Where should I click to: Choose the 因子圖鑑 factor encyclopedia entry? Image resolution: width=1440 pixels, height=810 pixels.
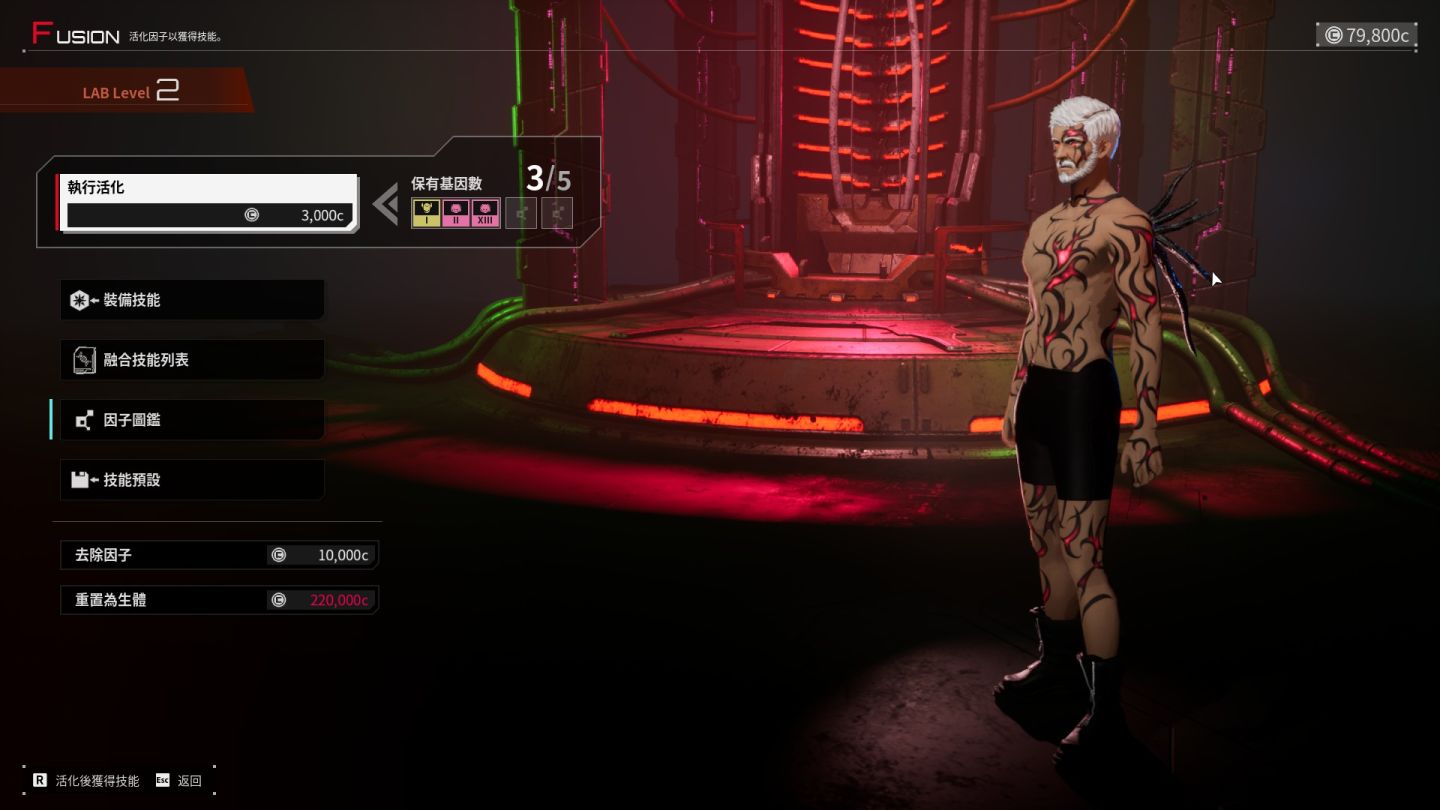(x=192, y=420)
